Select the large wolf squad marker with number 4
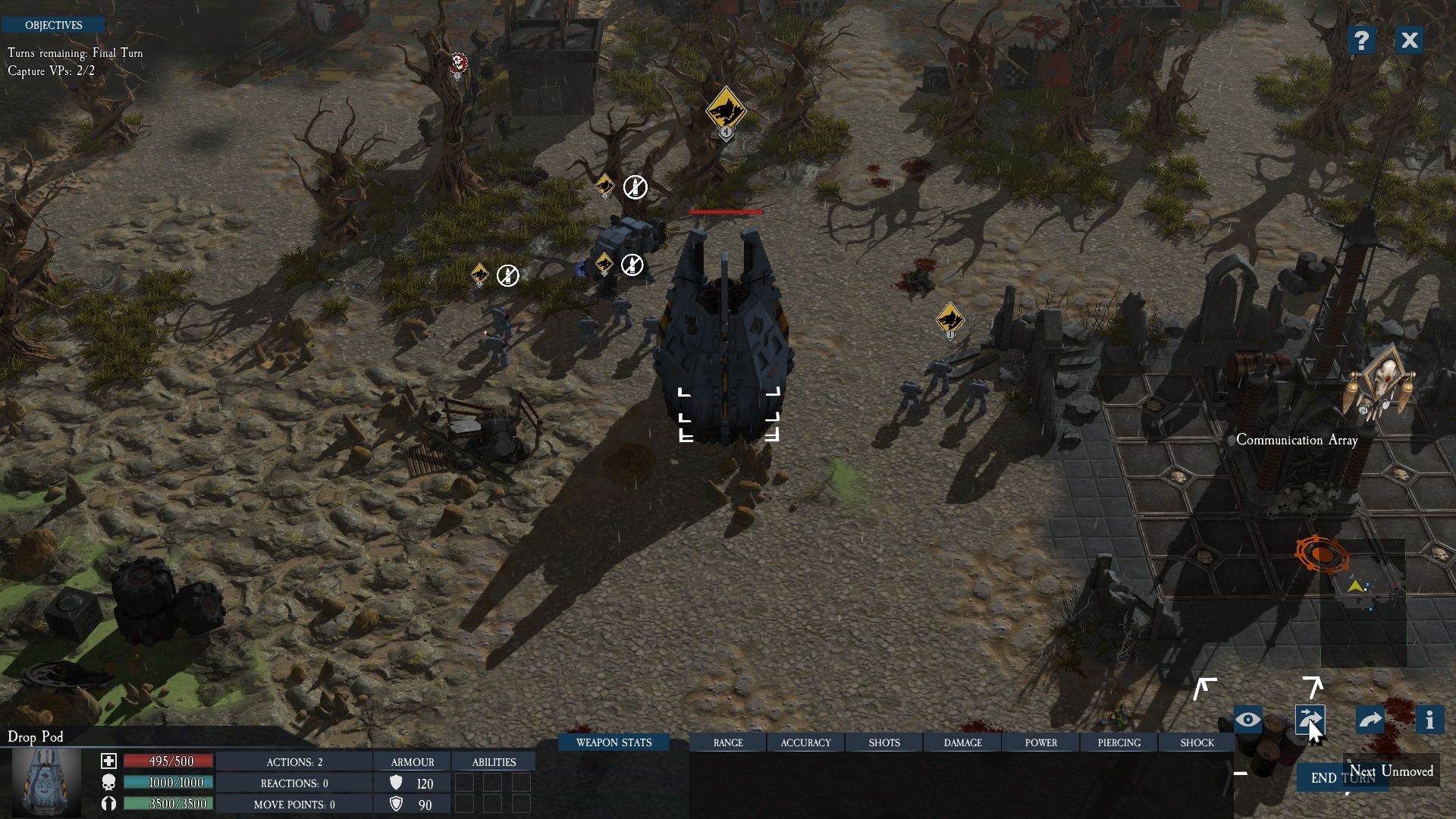The image size is (1456, 819). click(726, 111)
